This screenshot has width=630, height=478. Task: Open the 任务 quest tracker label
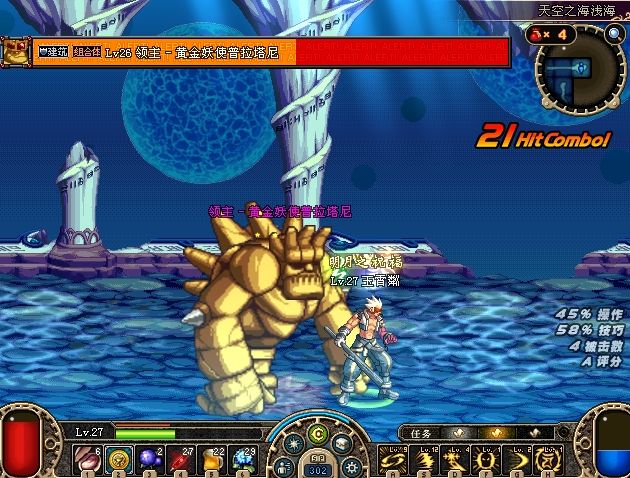point(420,433)
